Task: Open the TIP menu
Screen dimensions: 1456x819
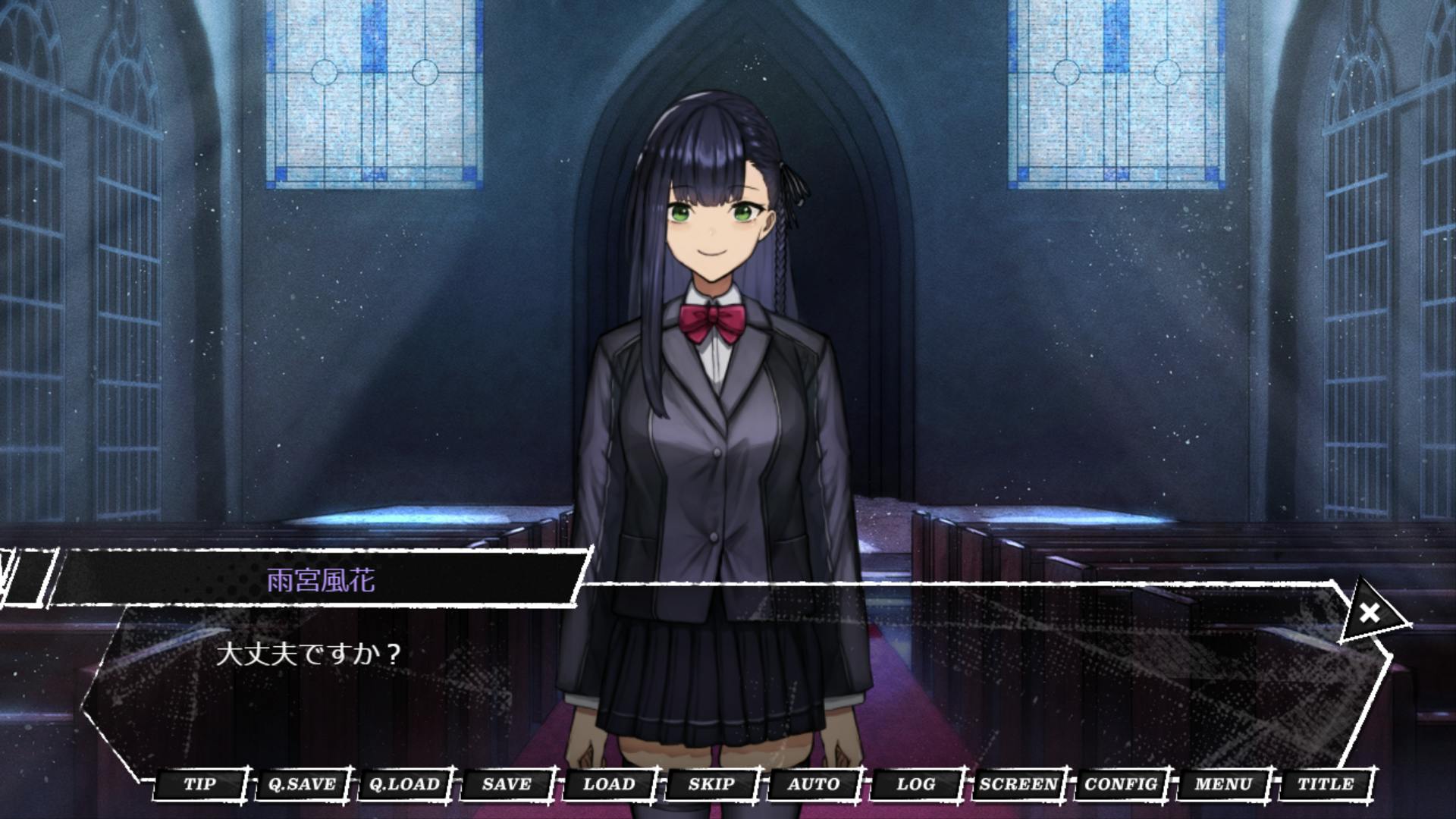Action: [199, 784]
